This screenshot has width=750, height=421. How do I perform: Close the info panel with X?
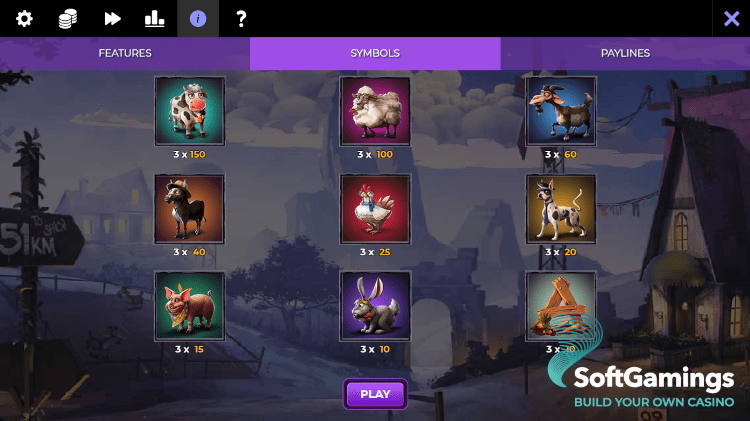tap(731, 18)
